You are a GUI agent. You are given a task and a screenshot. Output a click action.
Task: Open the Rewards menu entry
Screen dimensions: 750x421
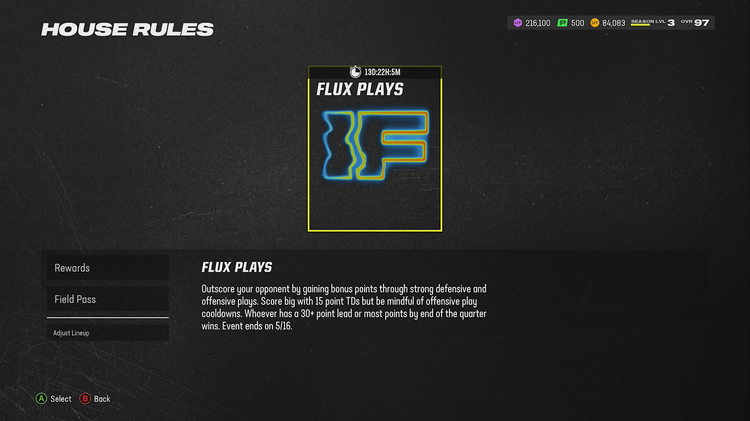pos(106,268)
